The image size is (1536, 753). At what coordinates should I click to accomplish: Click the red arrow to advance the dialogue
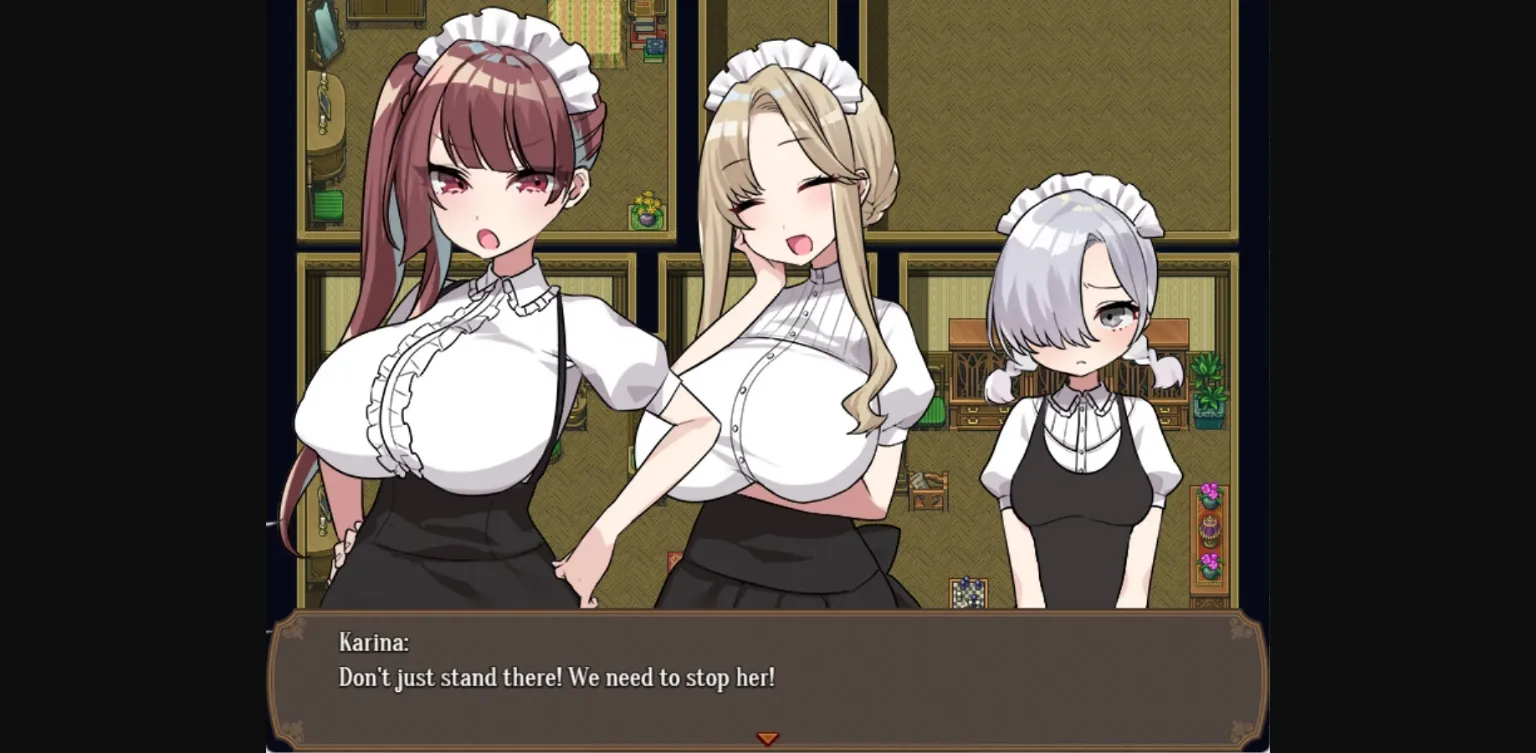(x=767, y=738)
